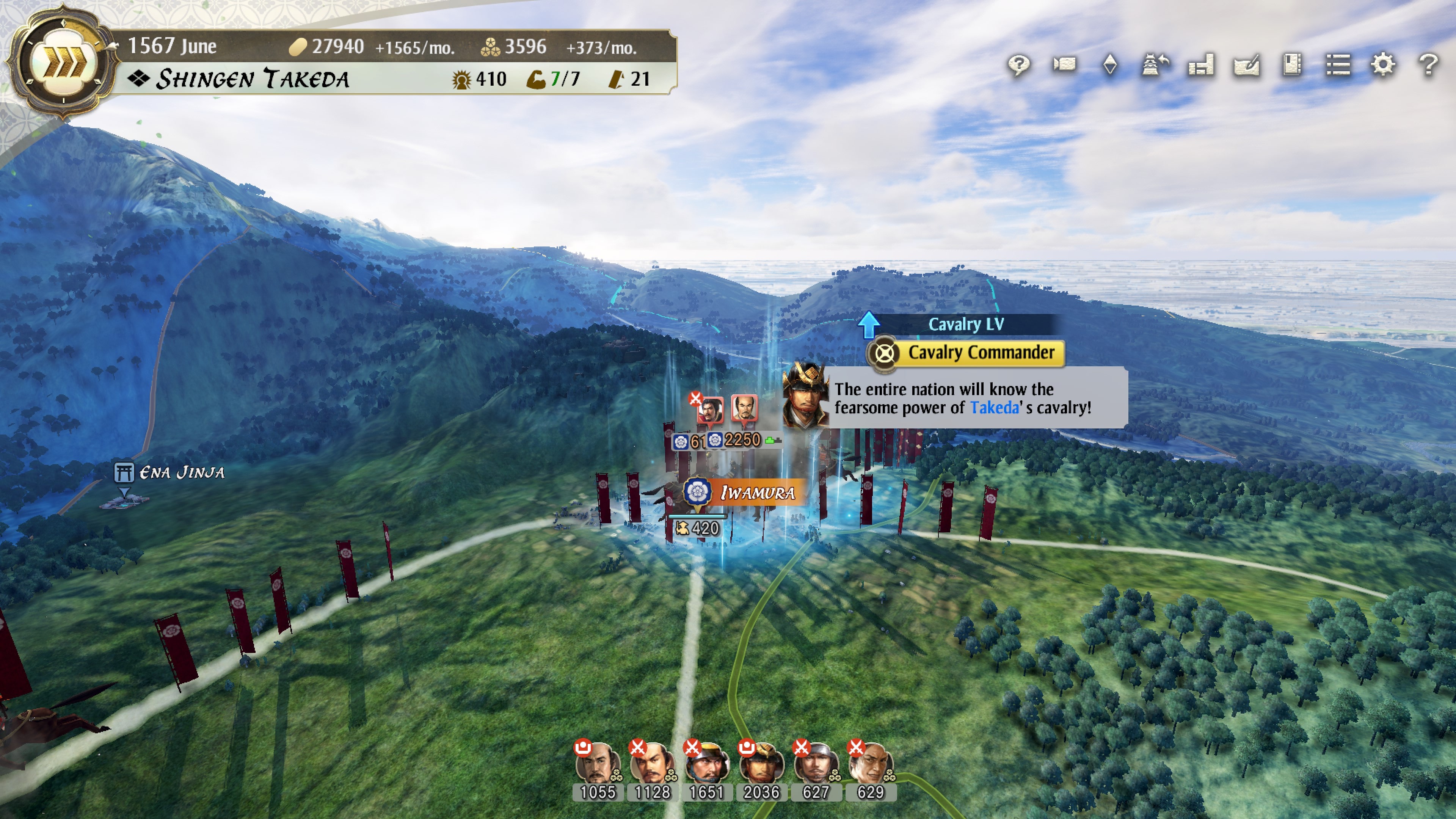Open the speech bubble advice icon
The height and width of the screenshot is (819, 1456).
pyautogui.click(x=1018, y=64)
